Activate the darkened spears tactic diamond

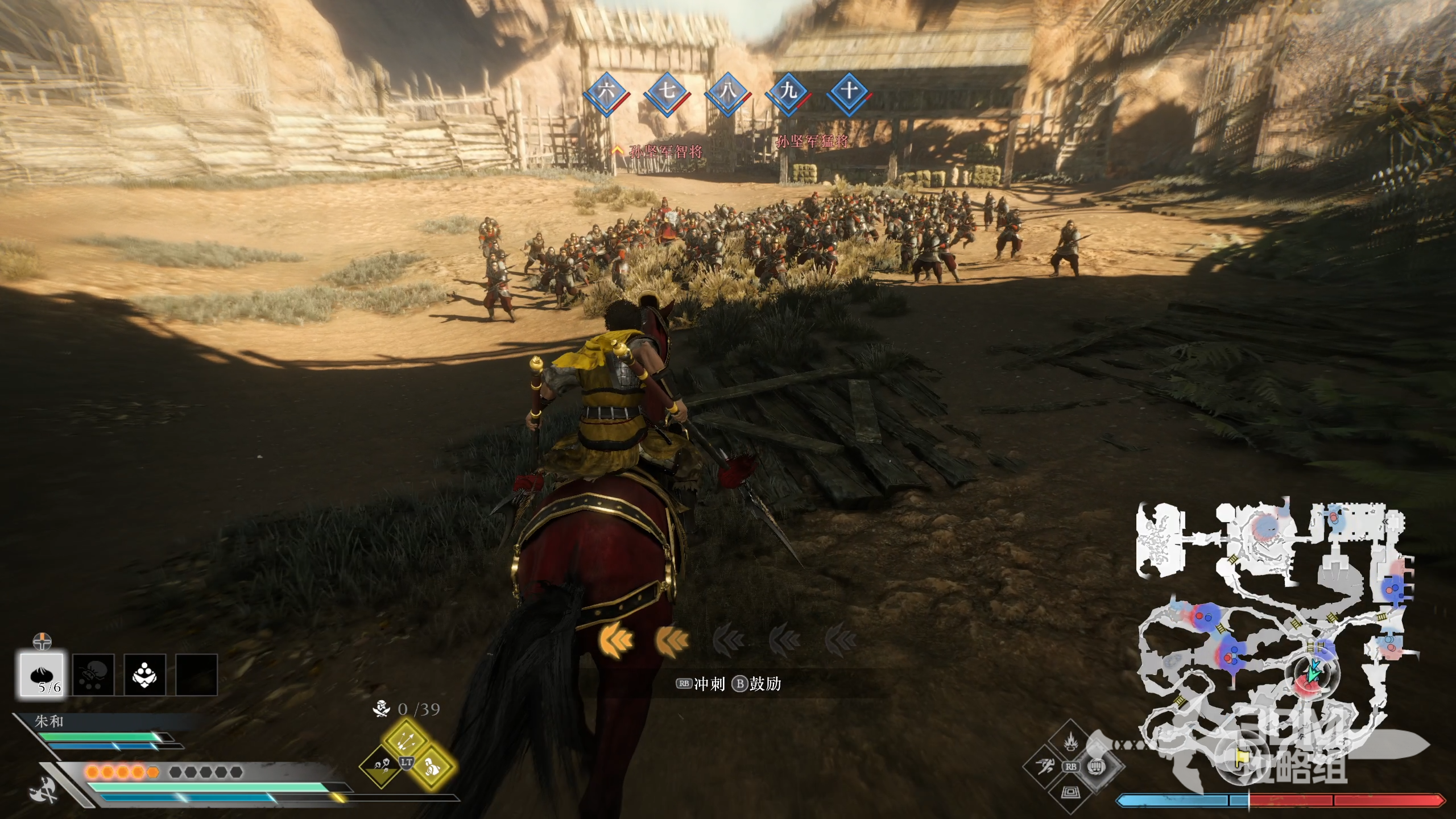(381, 767)
